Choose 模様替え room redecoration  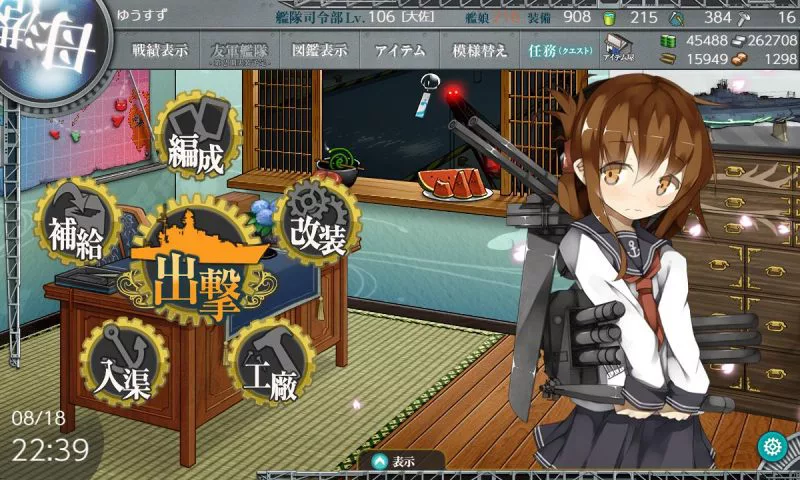[x=479, y=51]
